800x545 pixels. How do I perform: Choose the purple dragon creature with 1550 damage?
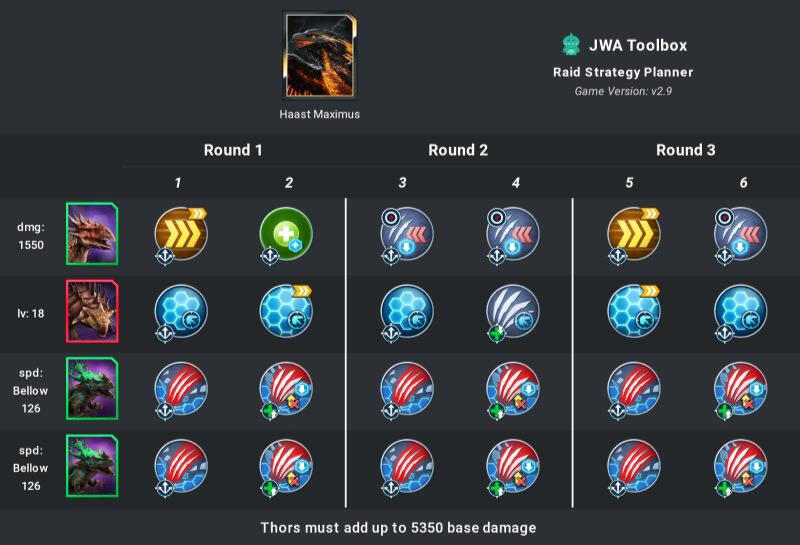(92, 234)
